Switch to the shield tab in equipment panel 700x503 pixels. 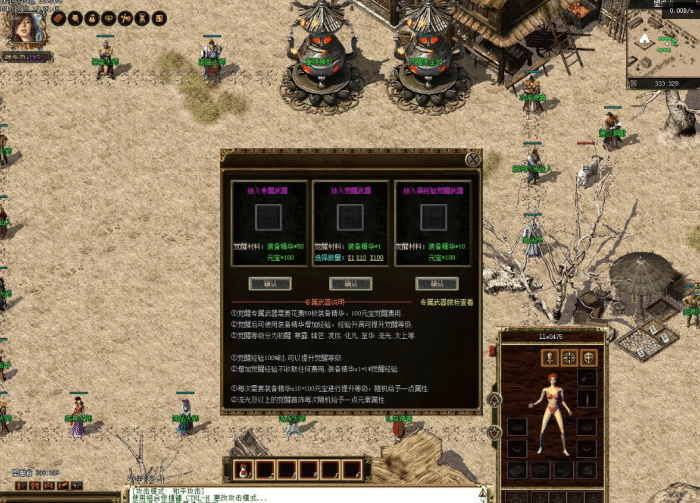[589, 357]
